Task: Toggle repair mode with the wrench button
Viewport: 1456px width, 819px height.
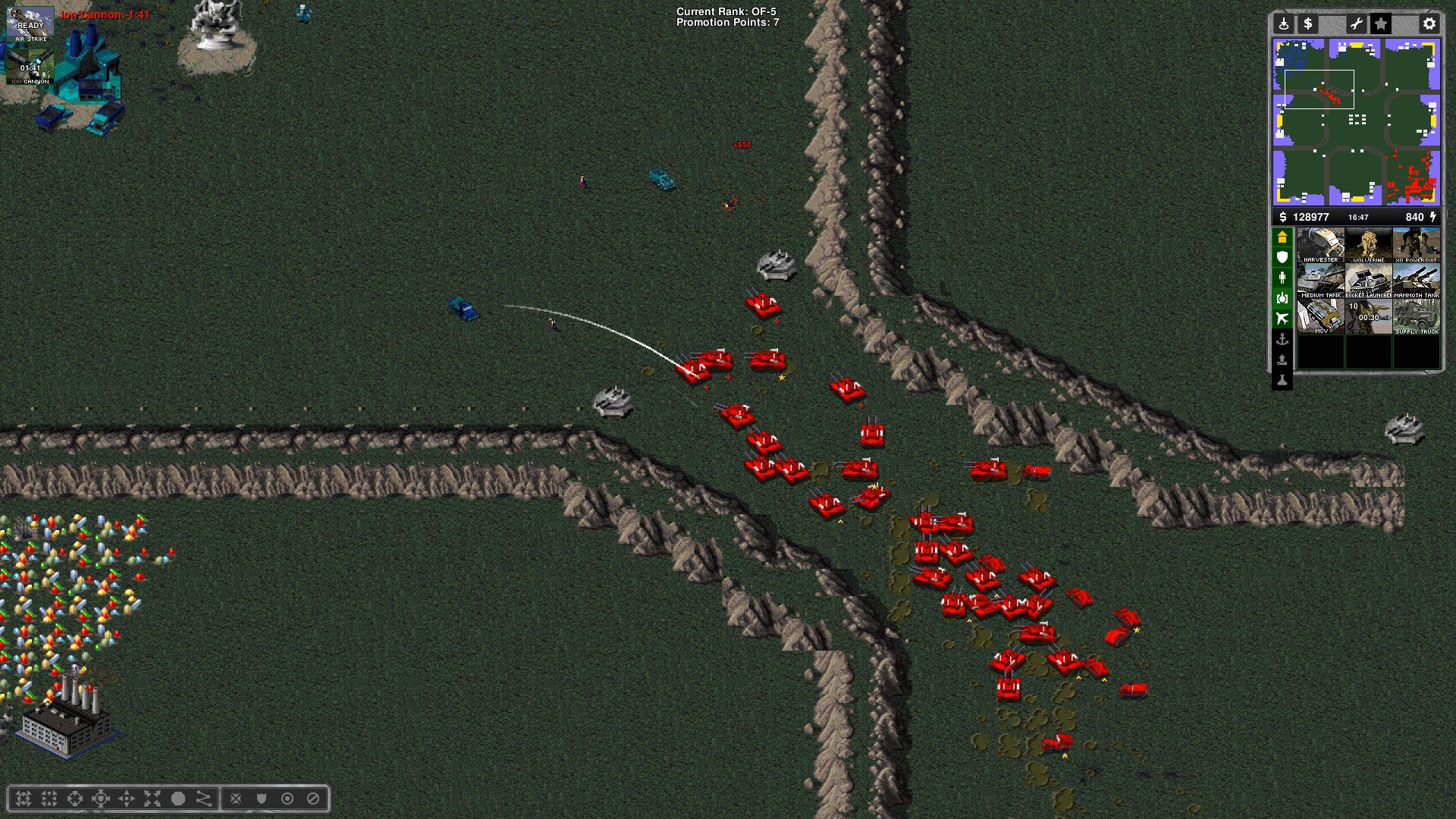Action: (1356, 24)
